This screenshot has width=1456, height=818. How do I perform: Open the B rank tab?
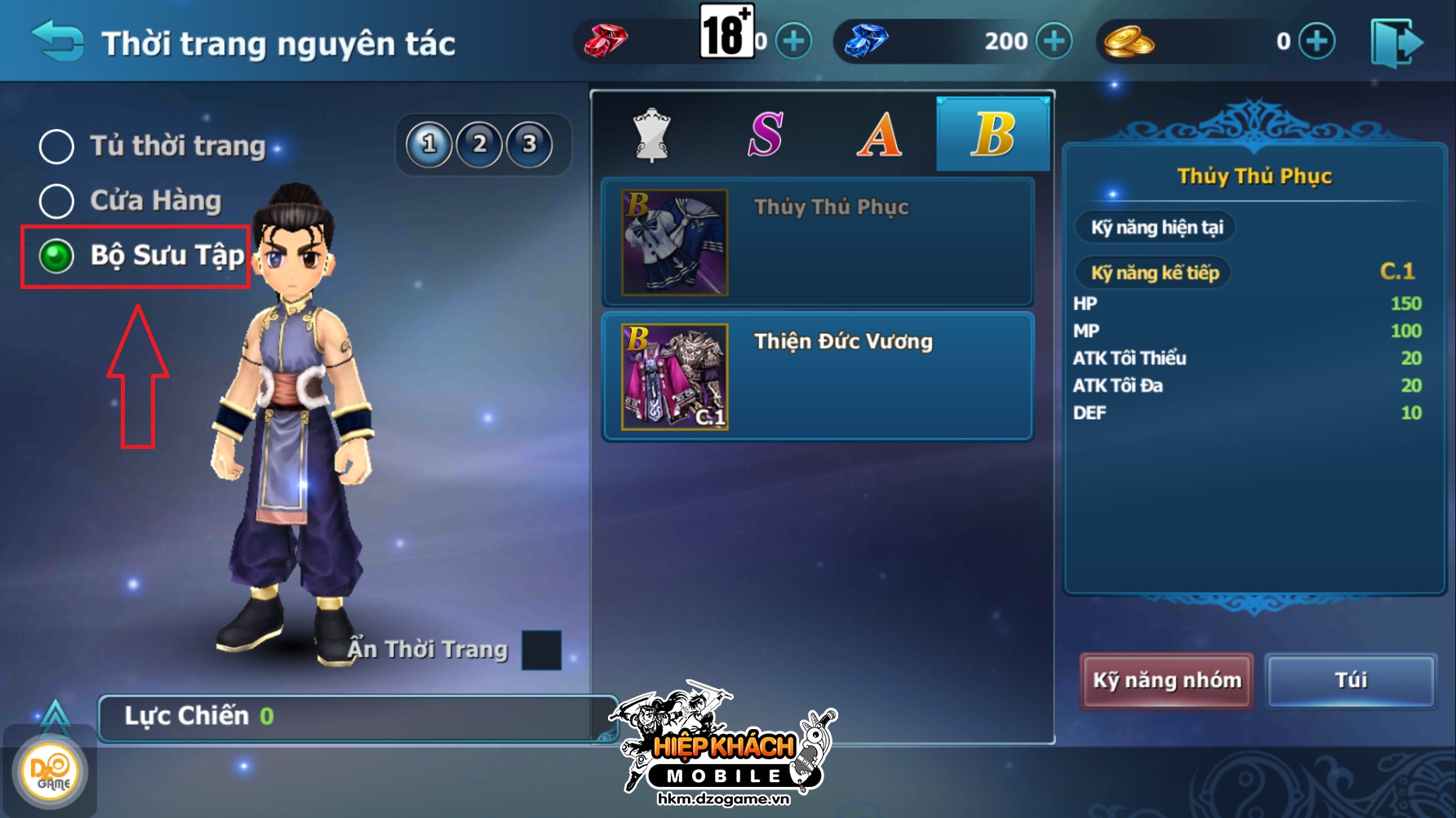click(x=992, y=135)
